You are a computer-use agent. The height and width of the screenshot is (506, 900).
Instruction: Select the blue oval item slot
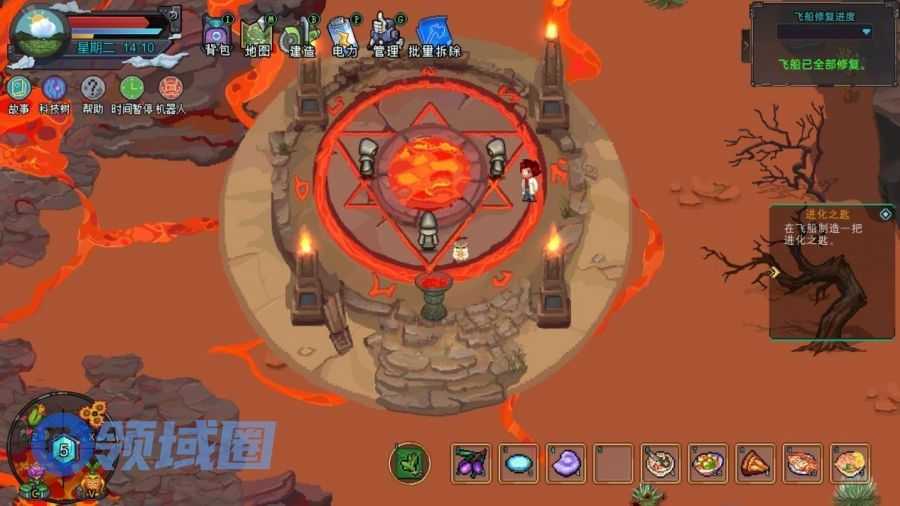click(518, 463)
